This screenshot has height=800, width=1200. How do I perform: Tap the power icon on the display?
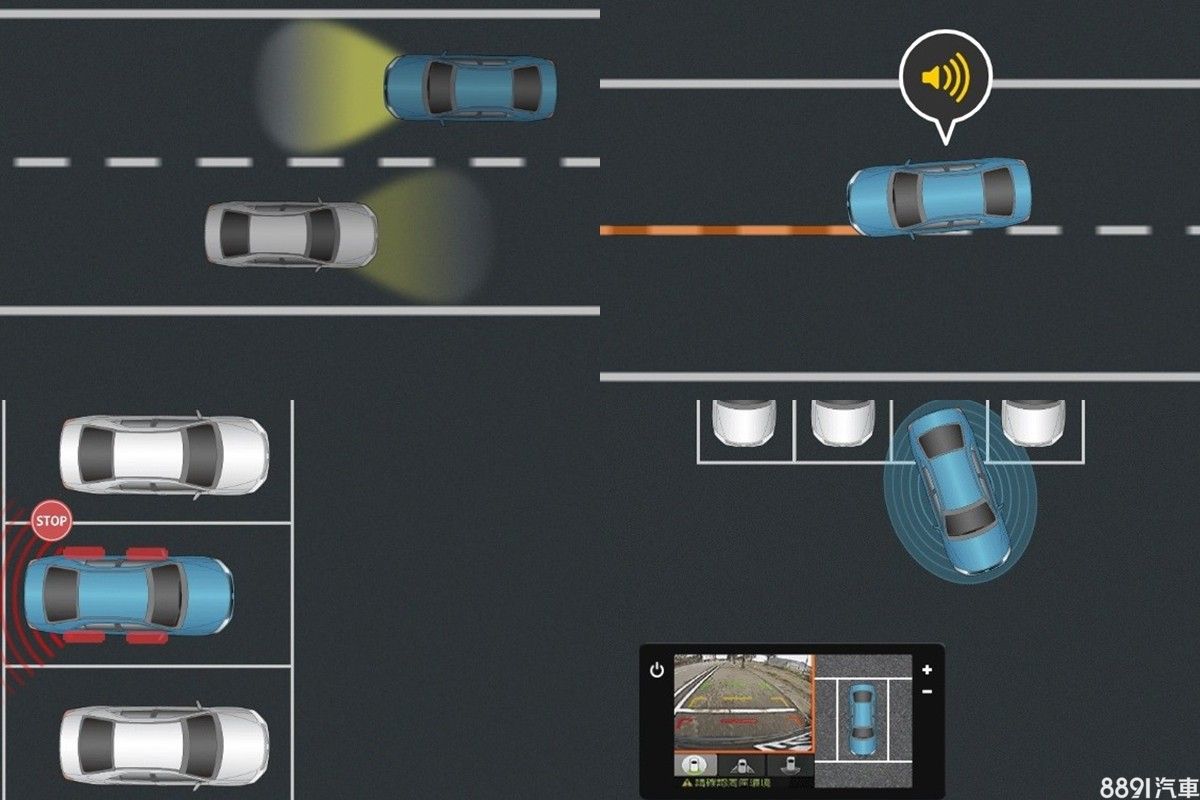coord(656,670)
